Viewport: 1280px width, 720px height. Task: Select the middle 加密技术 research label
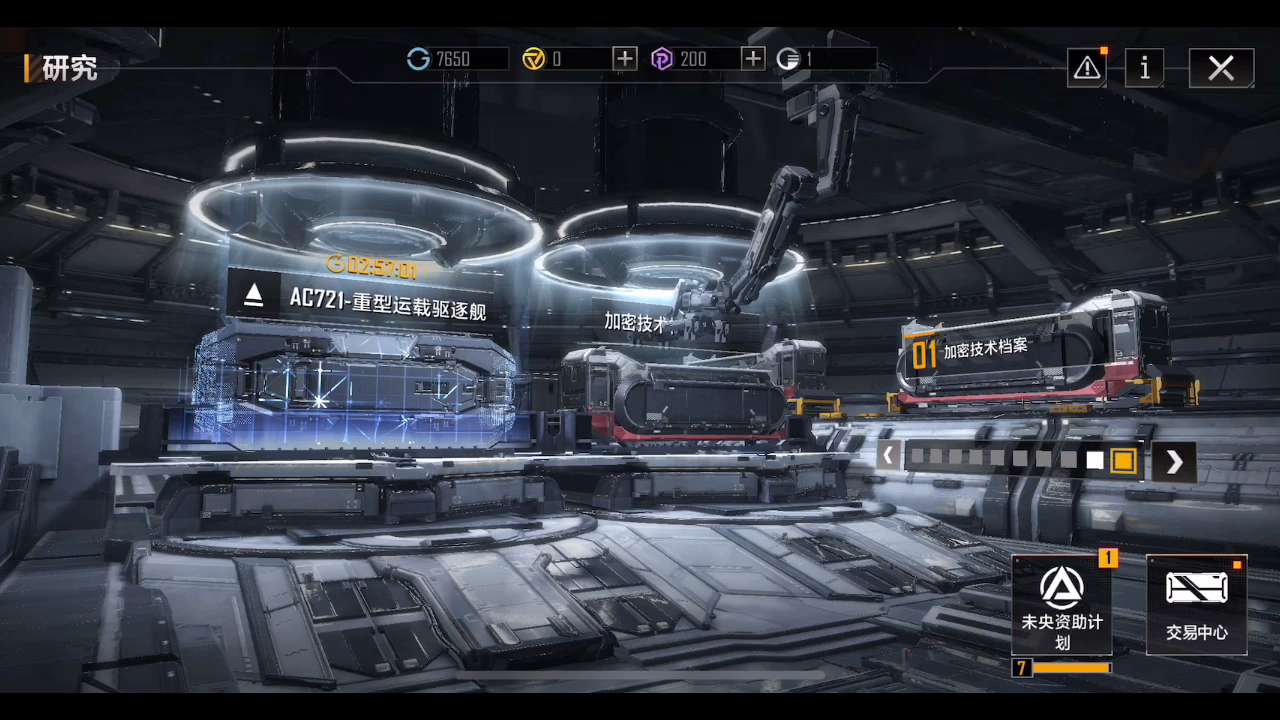point(636,321)
